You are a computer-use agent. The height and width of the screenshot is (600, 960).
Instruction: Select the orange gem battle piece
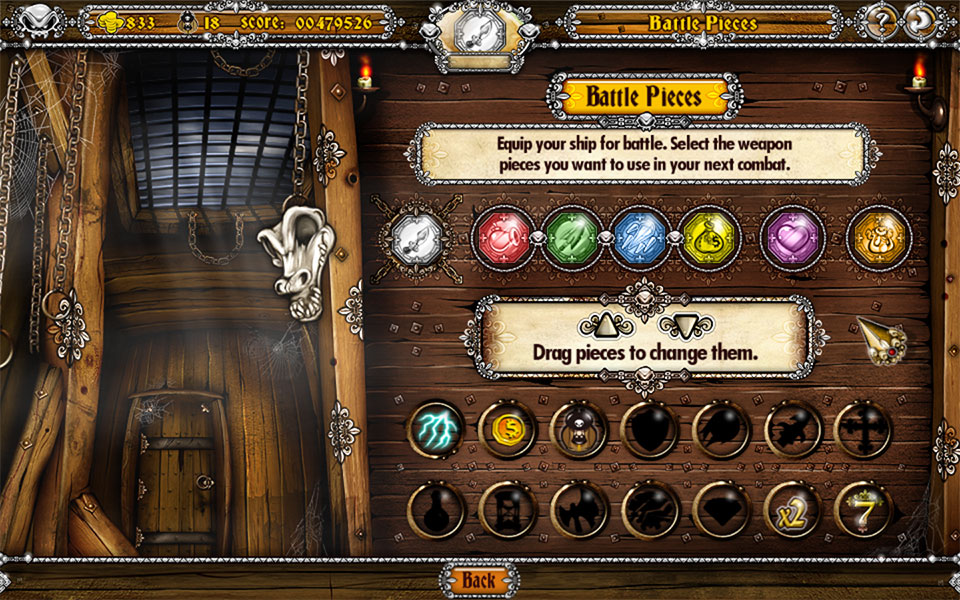(879, 237)
